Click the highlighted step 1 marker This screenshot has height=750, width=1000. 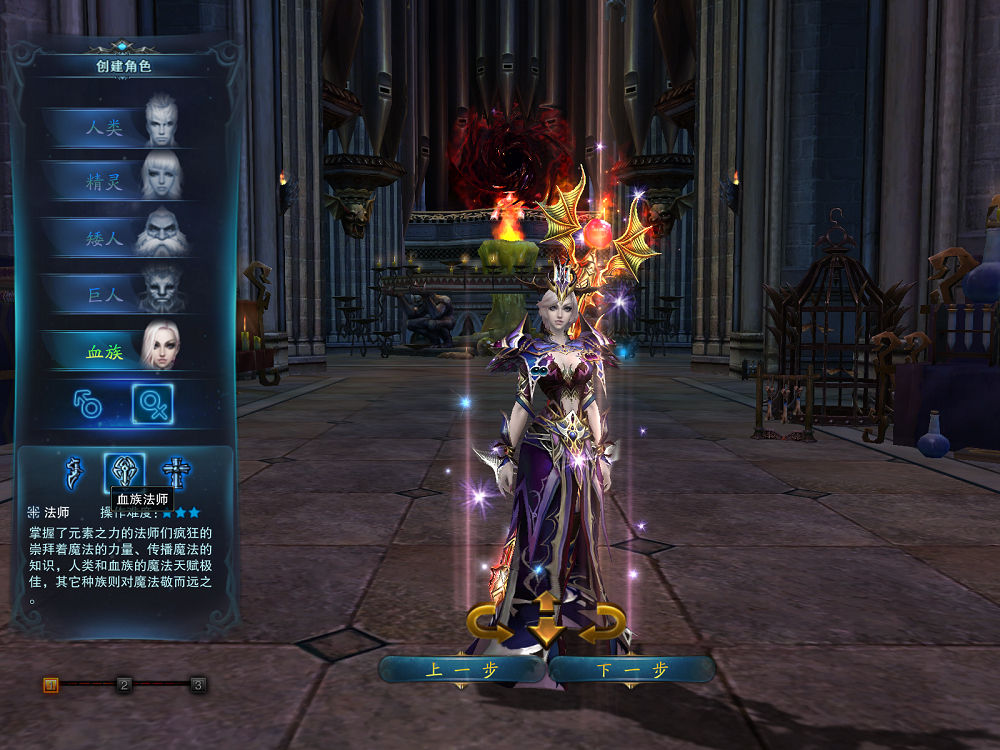[x=51, y=685]
